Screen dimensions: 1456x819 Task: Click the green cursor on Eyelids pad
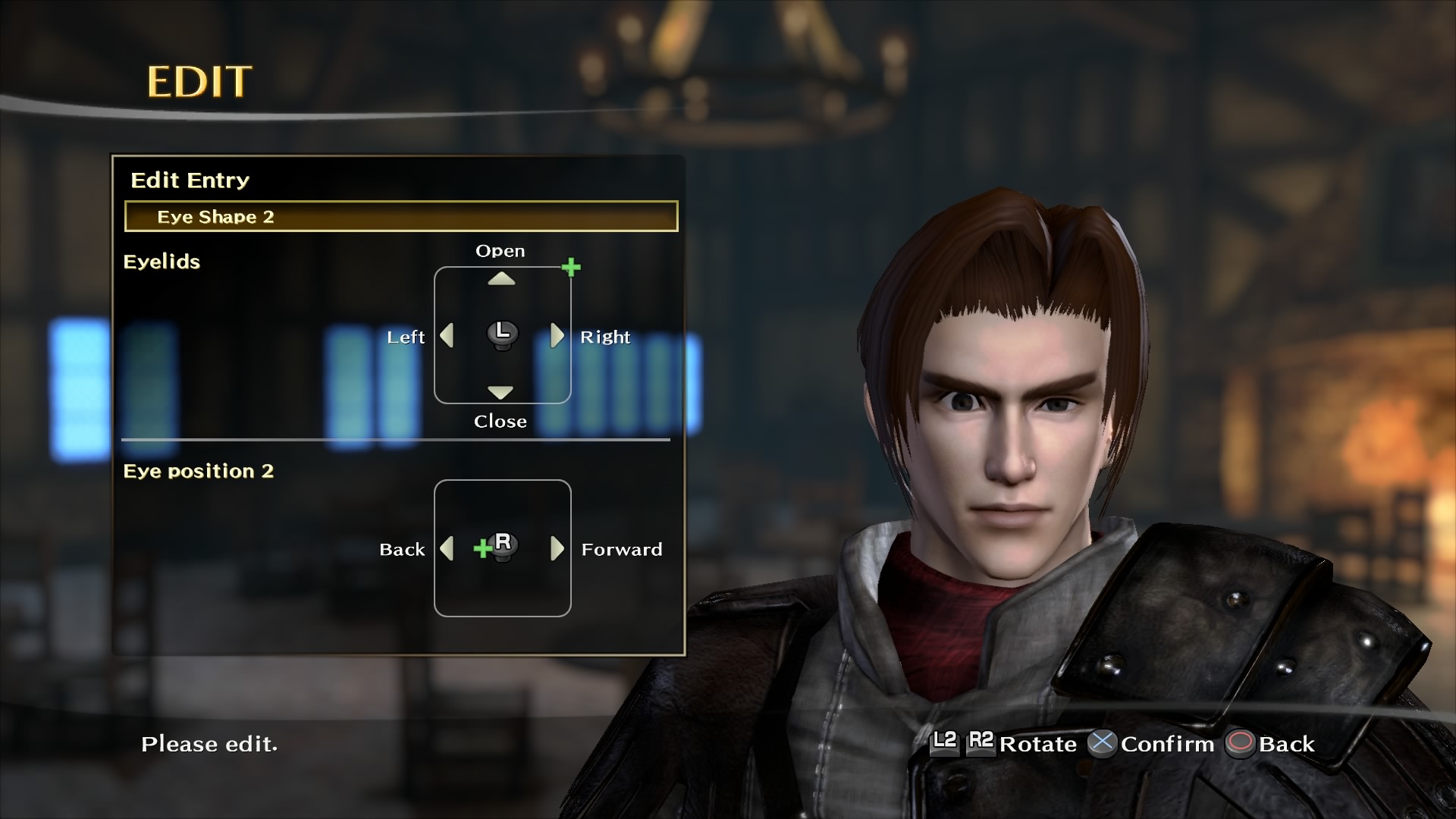(x=571, y=267)
